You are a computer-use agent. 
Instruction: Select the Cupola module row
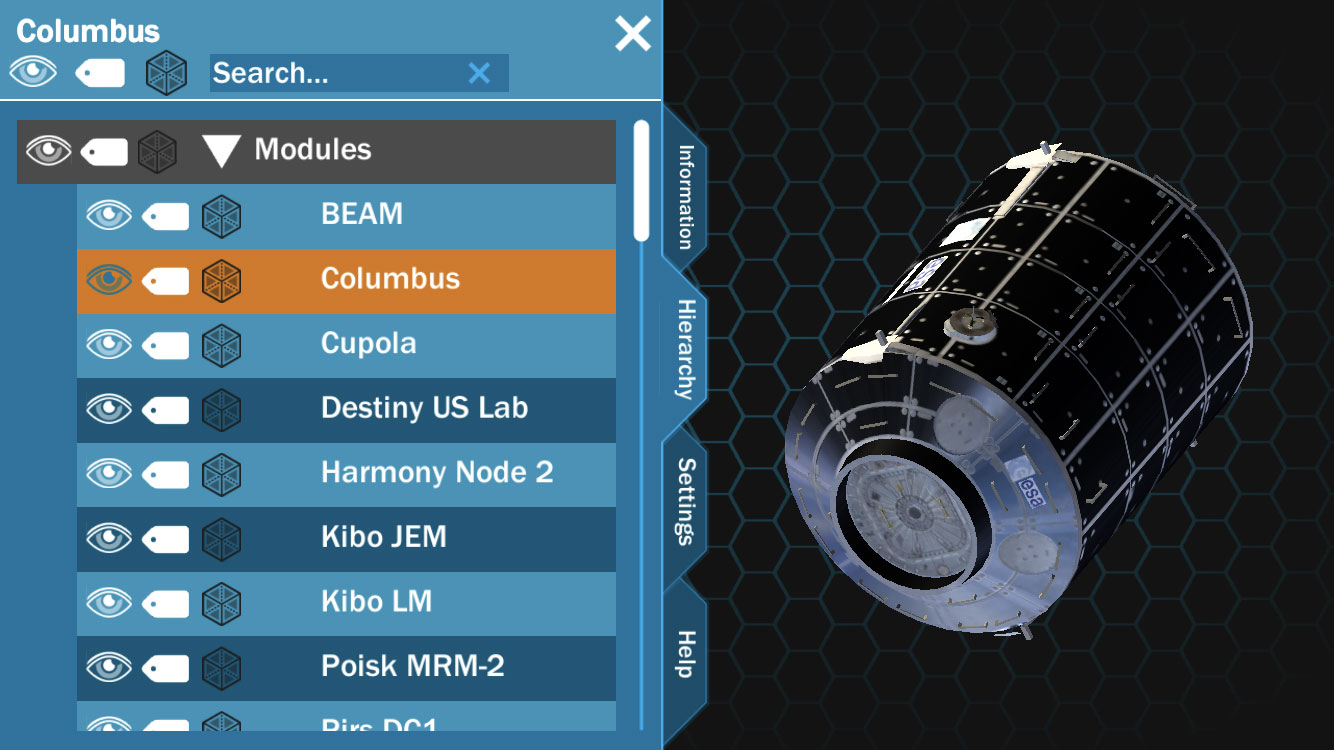368,343
